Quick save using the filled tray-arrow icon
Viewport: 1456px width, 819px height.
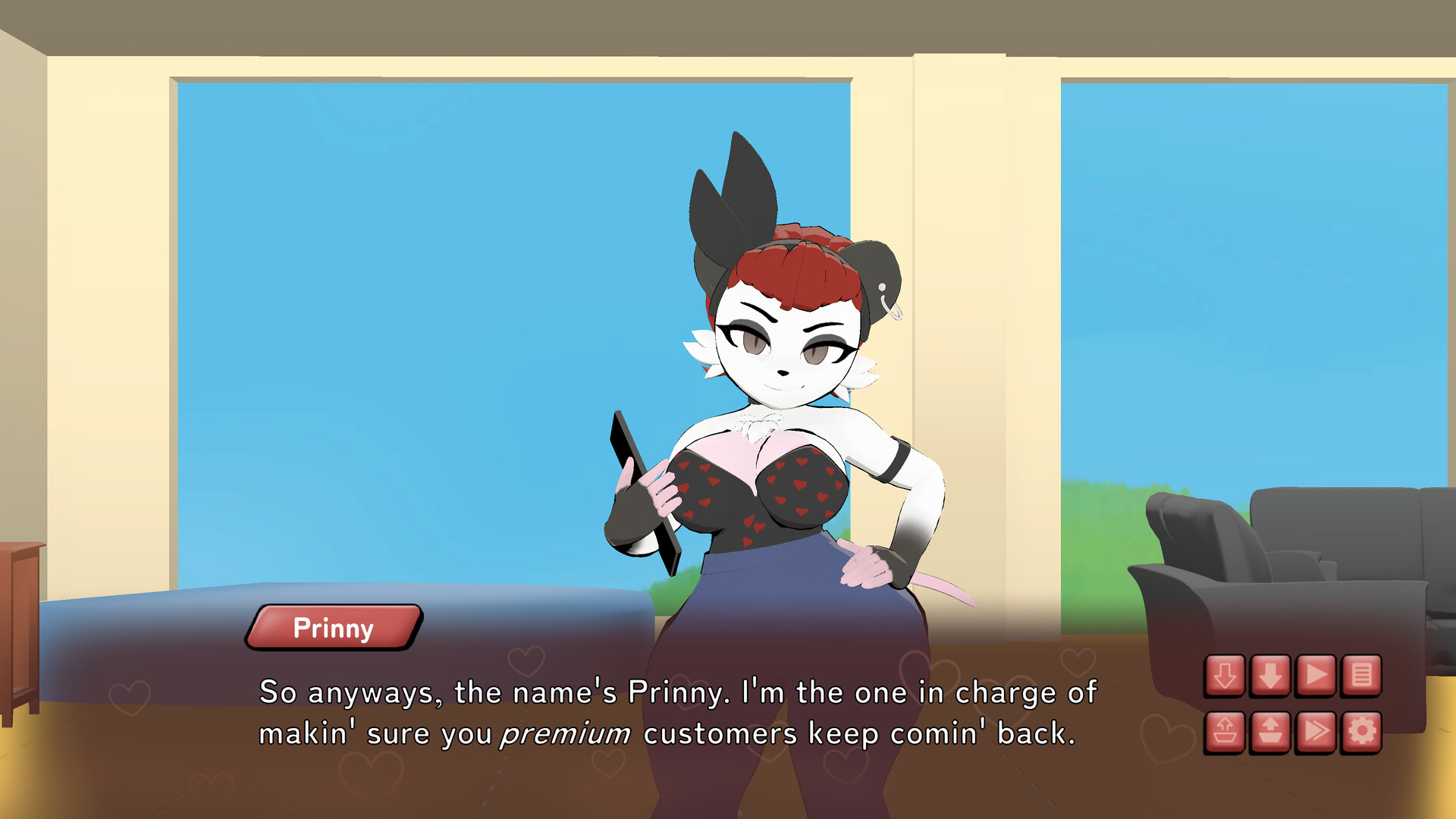pyautogui.click(x=1269, y=730)
